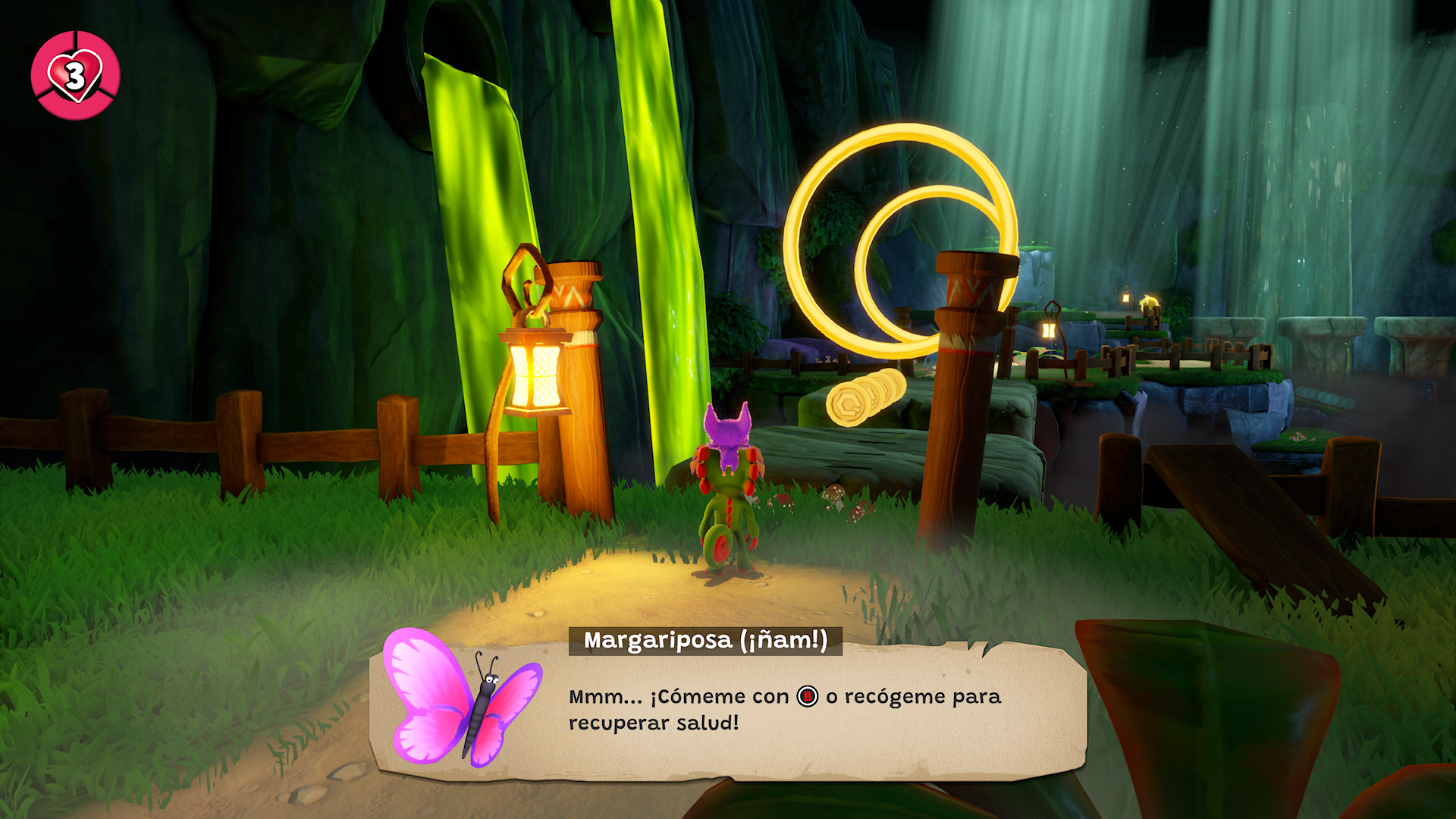1456x819 pixels.
Task: Toggle the health counter showing 3
Action: pyautogui.click(x=75, y=74)
